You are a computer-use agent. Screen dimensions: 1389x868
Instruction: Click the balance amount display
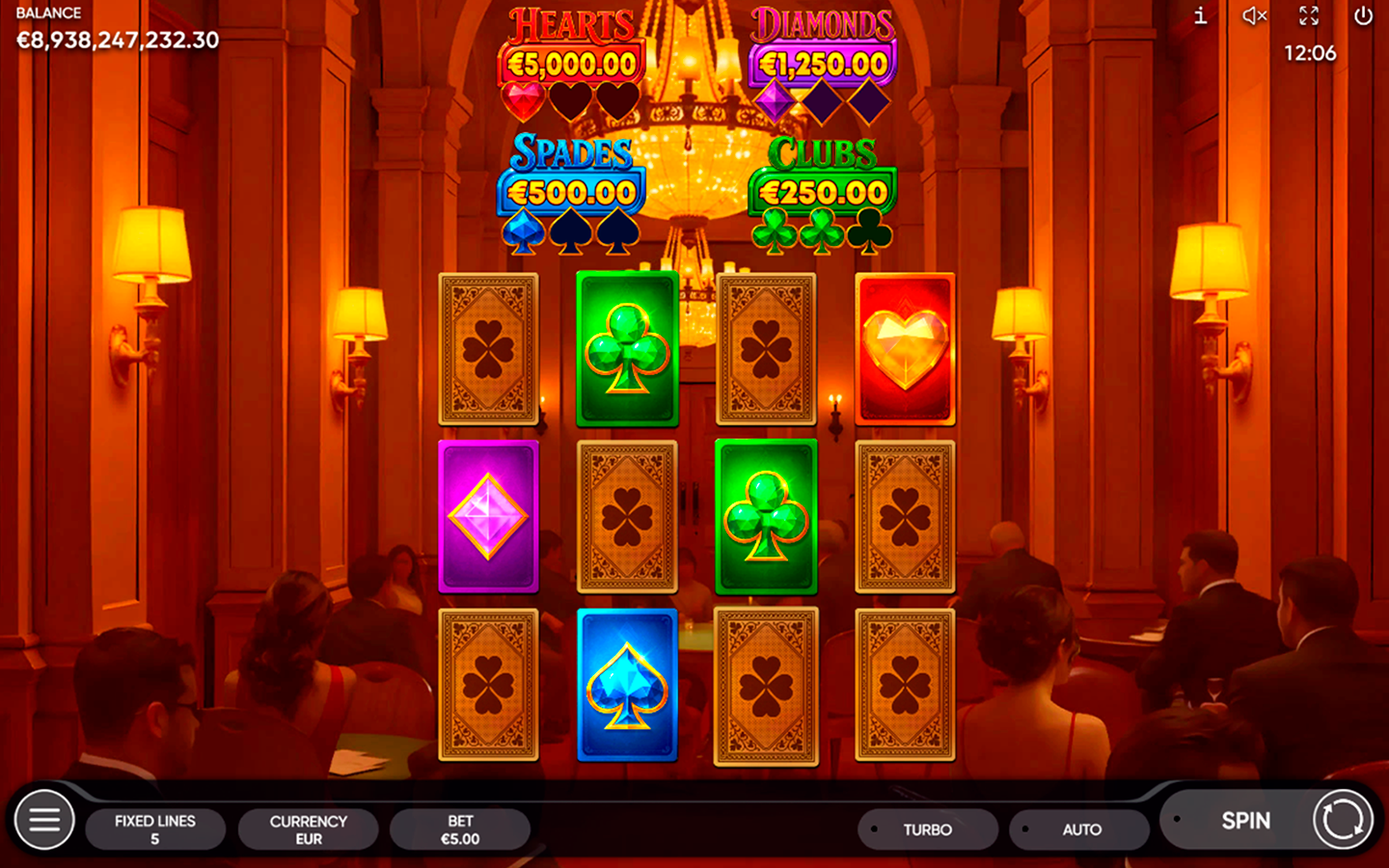tap(116, 41)
